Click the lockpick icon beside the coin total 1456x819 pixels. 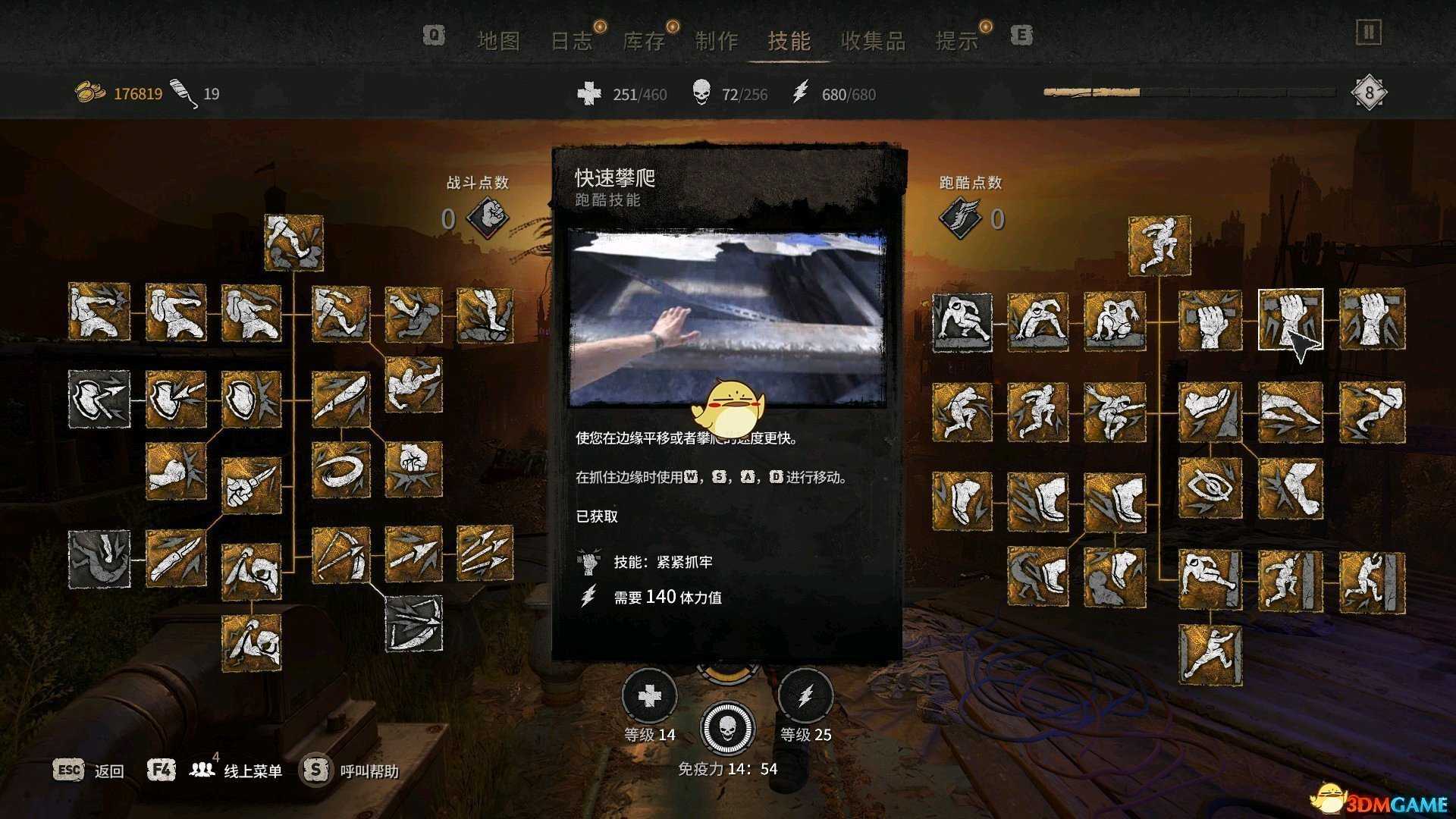tap(184, 91)
